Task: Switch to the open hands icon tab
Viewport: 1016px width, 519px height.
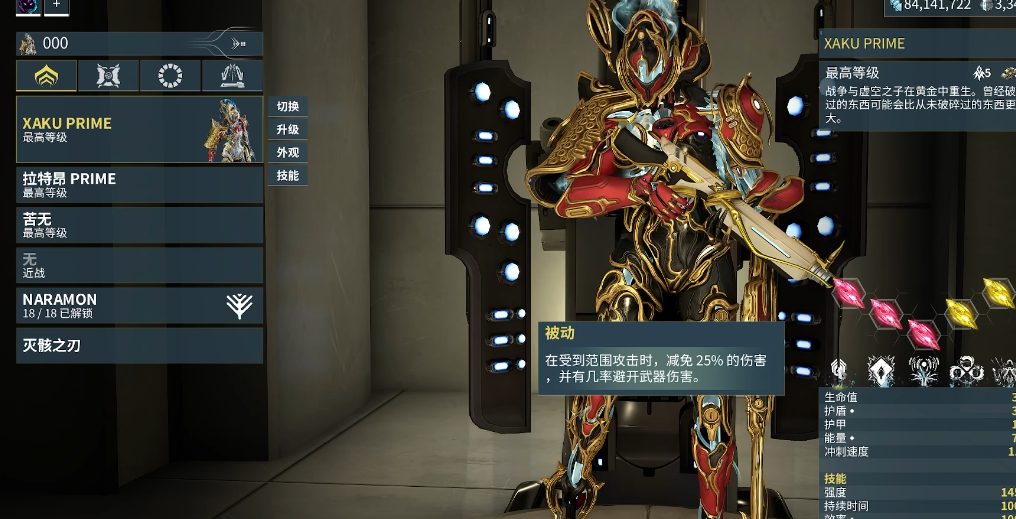Action: tap(232, 76)
